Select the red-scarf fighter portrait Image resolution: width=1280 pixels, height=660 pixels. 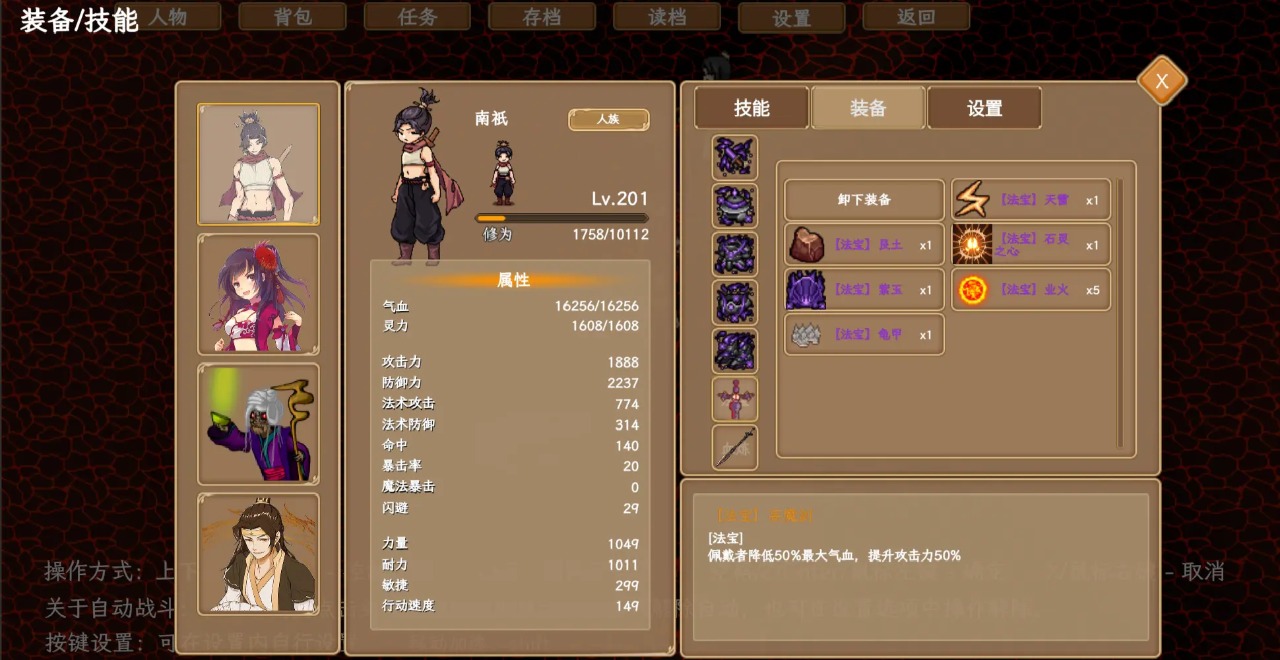pyautogui.click(x=258, y=164)
